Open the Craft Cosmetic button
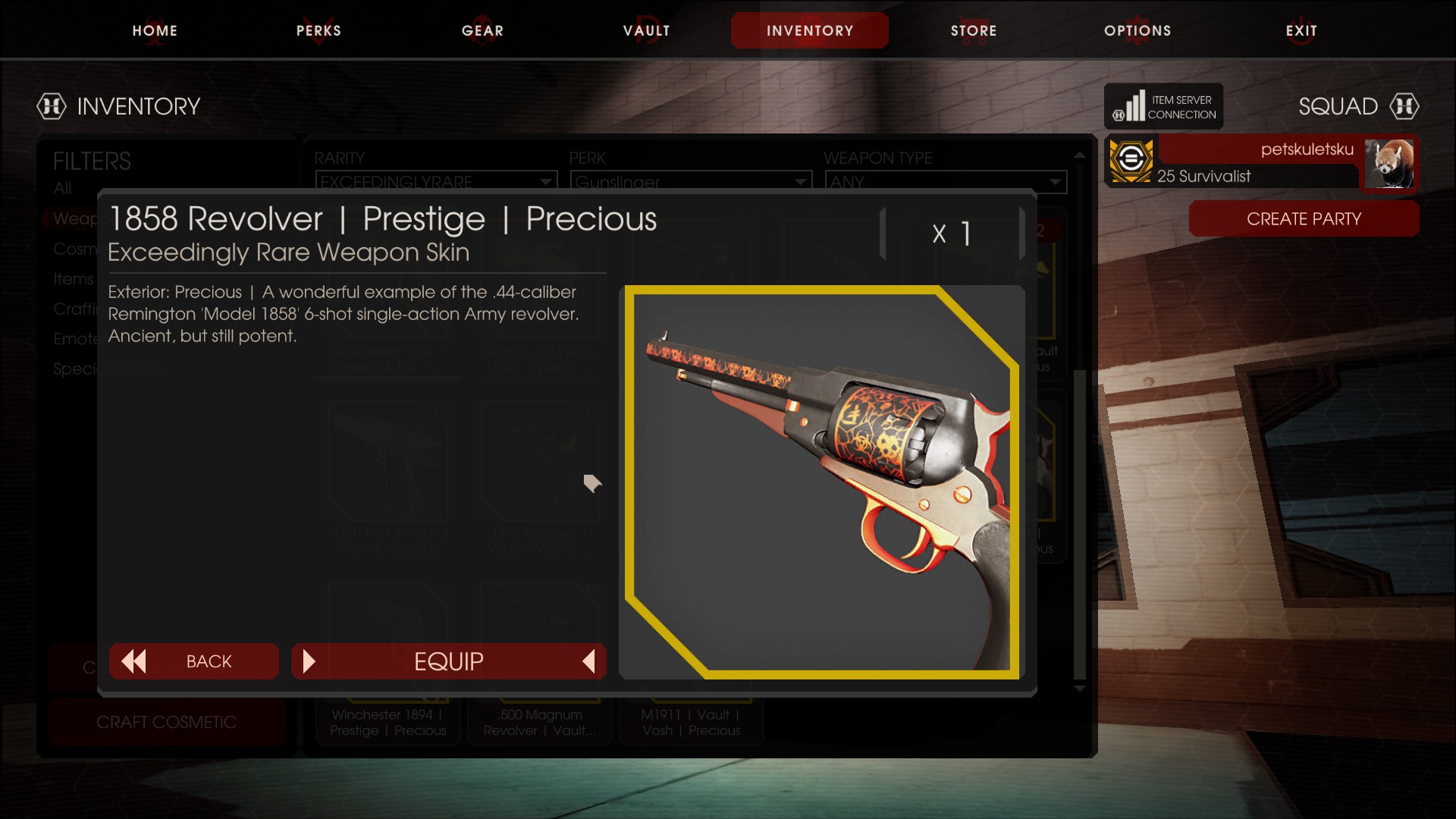Image resolution: width=1456 pixels, height=819 pixels. (x=167, y=722)
